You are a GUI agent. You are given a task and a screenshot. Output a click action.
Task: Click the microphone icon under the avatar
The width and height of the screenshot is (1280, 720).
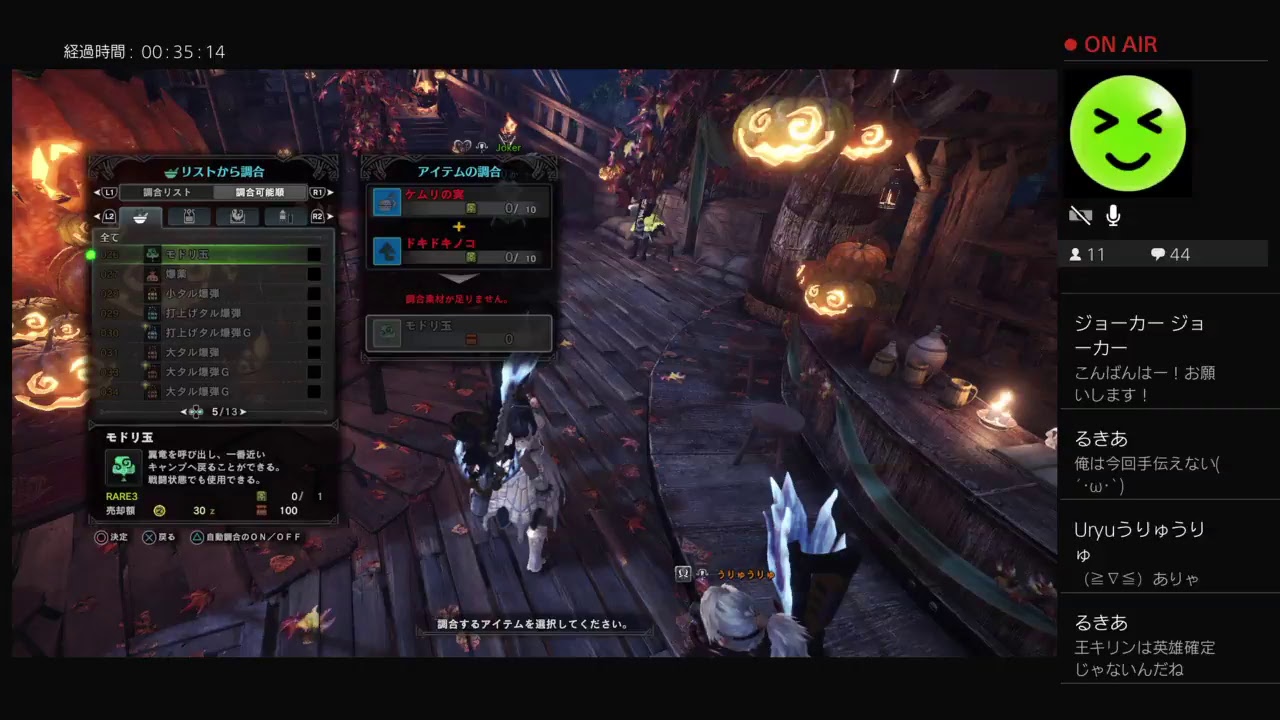point(1113,214)
